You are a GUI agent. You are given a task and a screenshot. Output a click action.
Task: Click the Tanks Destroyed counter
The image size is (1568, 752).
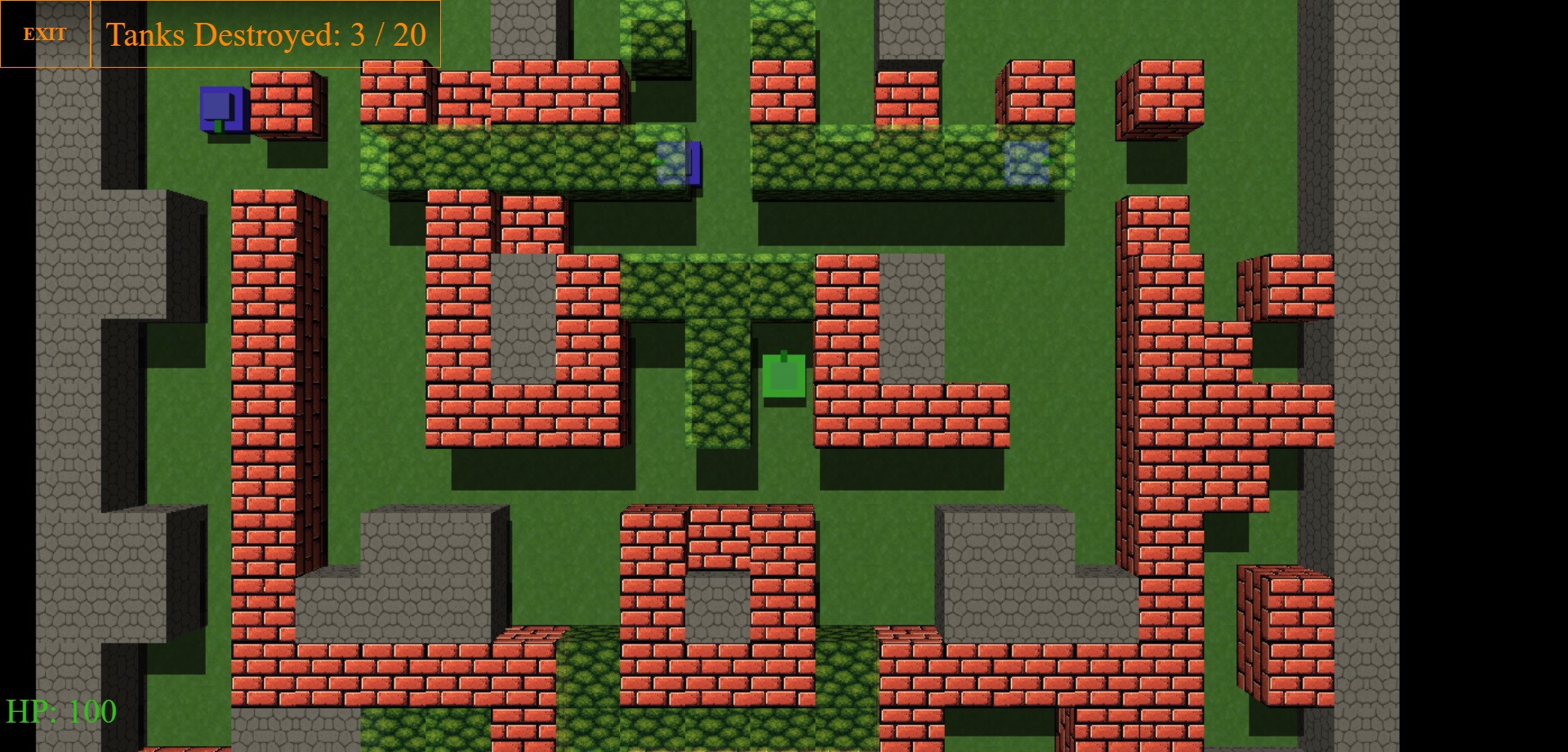coord(265,35)
